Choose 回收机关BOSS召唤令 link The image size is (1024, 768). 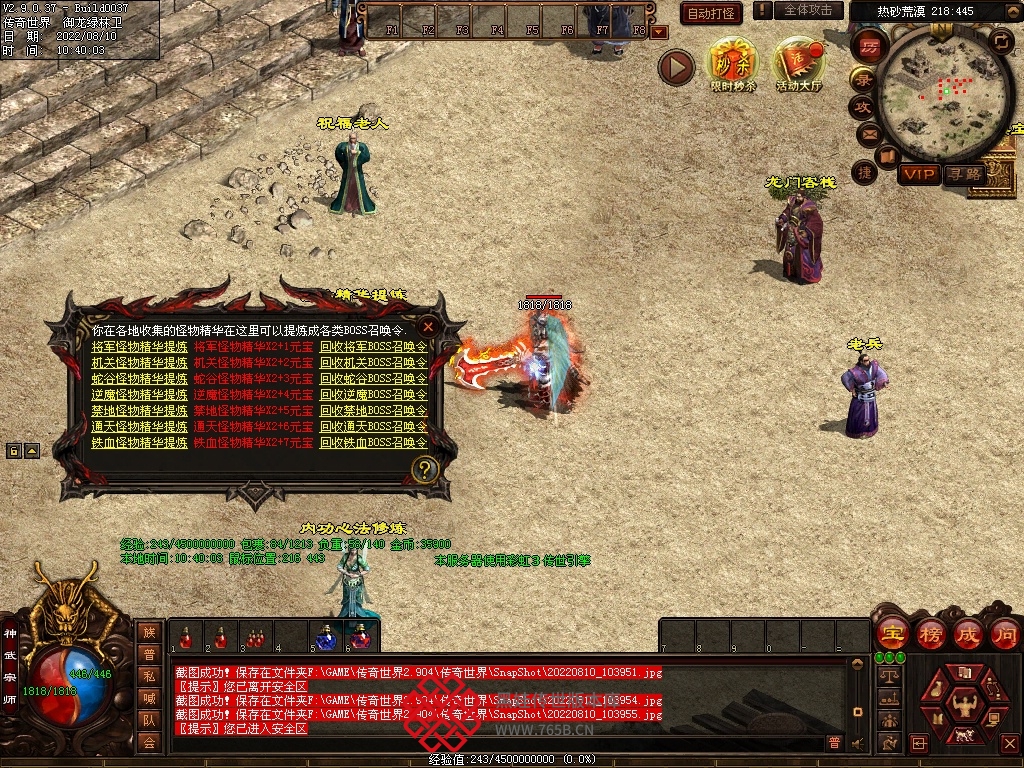[x=373, y=363]
